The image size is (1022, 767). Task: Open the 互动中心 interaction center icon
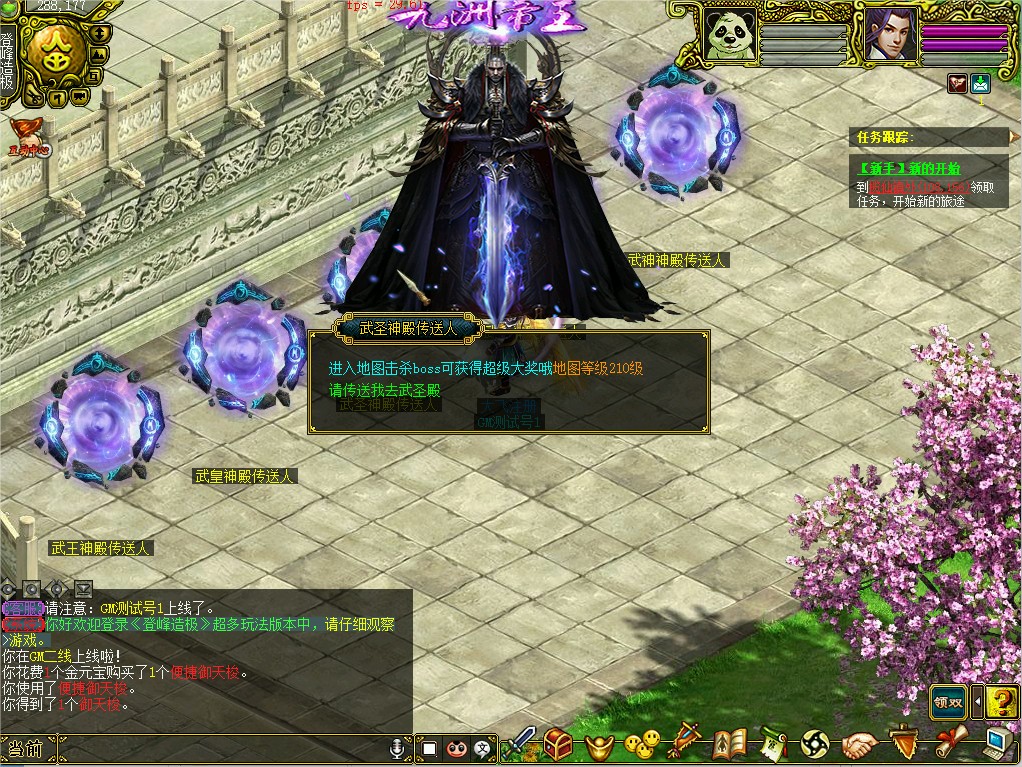coord(28,137)
